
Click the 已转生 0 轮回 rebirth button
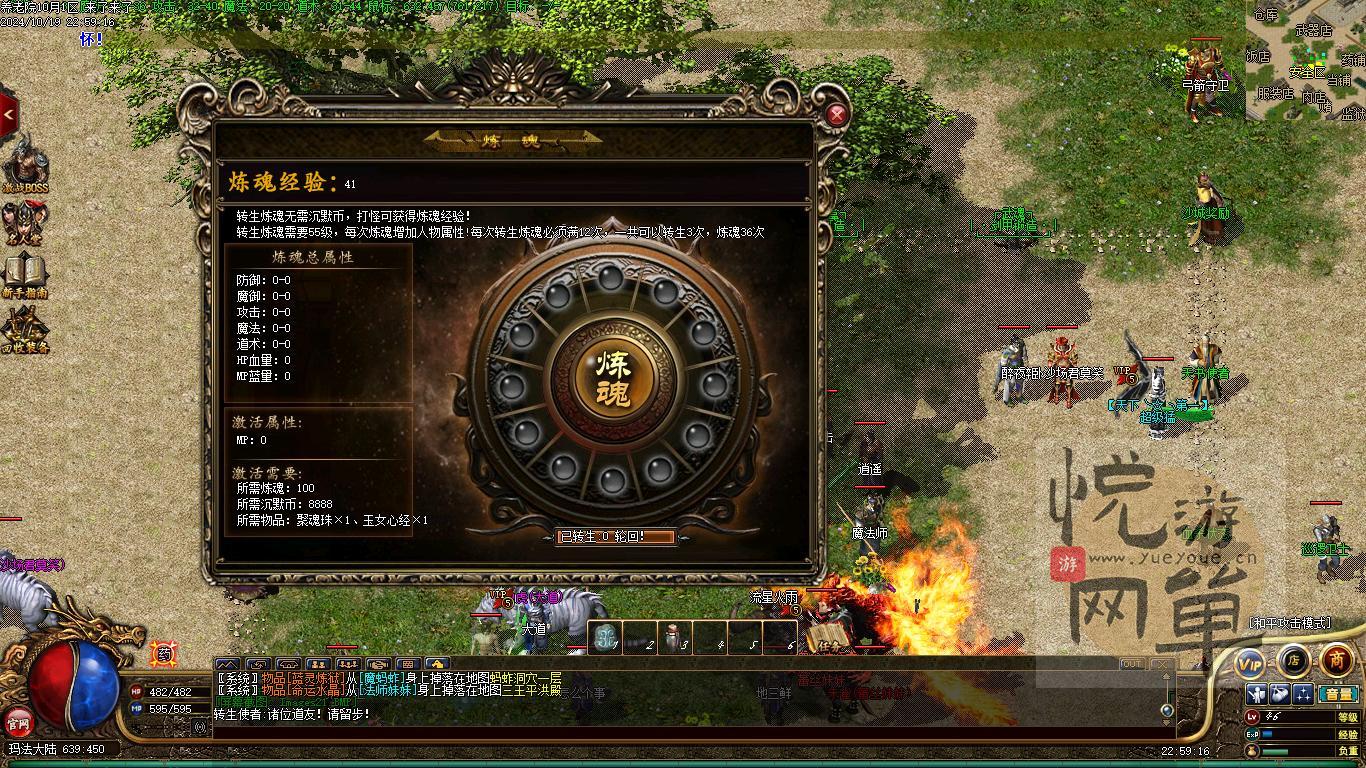point(615,537)
